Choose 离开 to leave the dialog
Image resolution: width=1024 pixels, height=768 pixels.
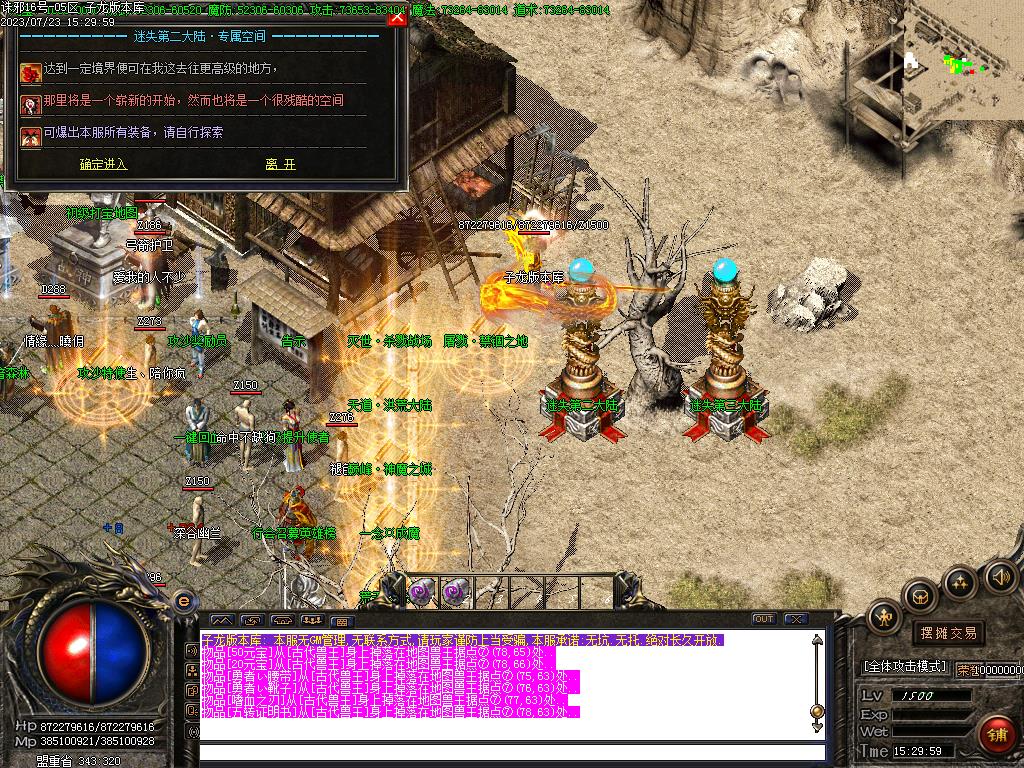tap(280, 165)
